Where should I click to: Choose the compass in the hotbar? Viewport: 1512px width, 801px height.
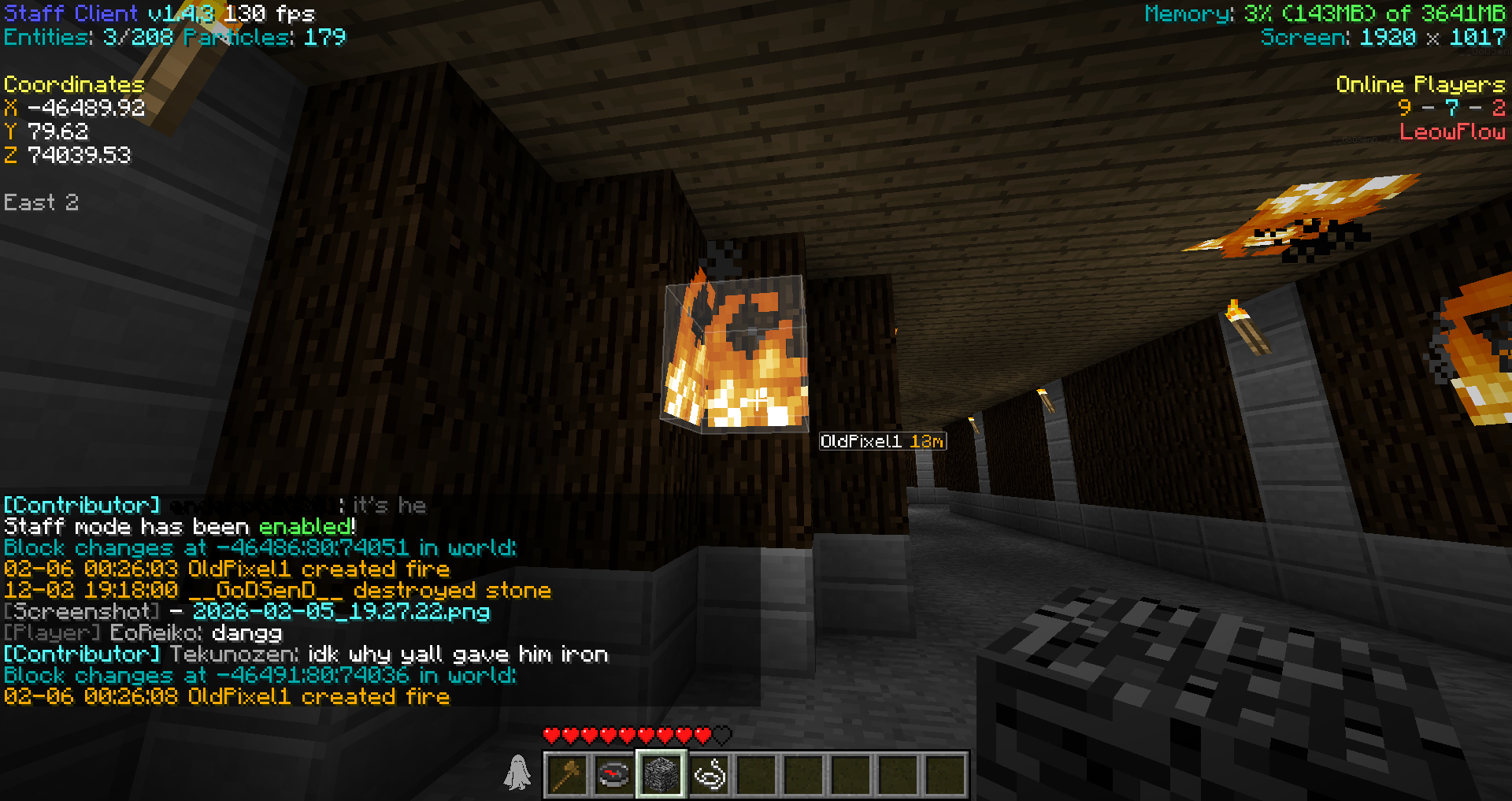[x=614, y=775]
